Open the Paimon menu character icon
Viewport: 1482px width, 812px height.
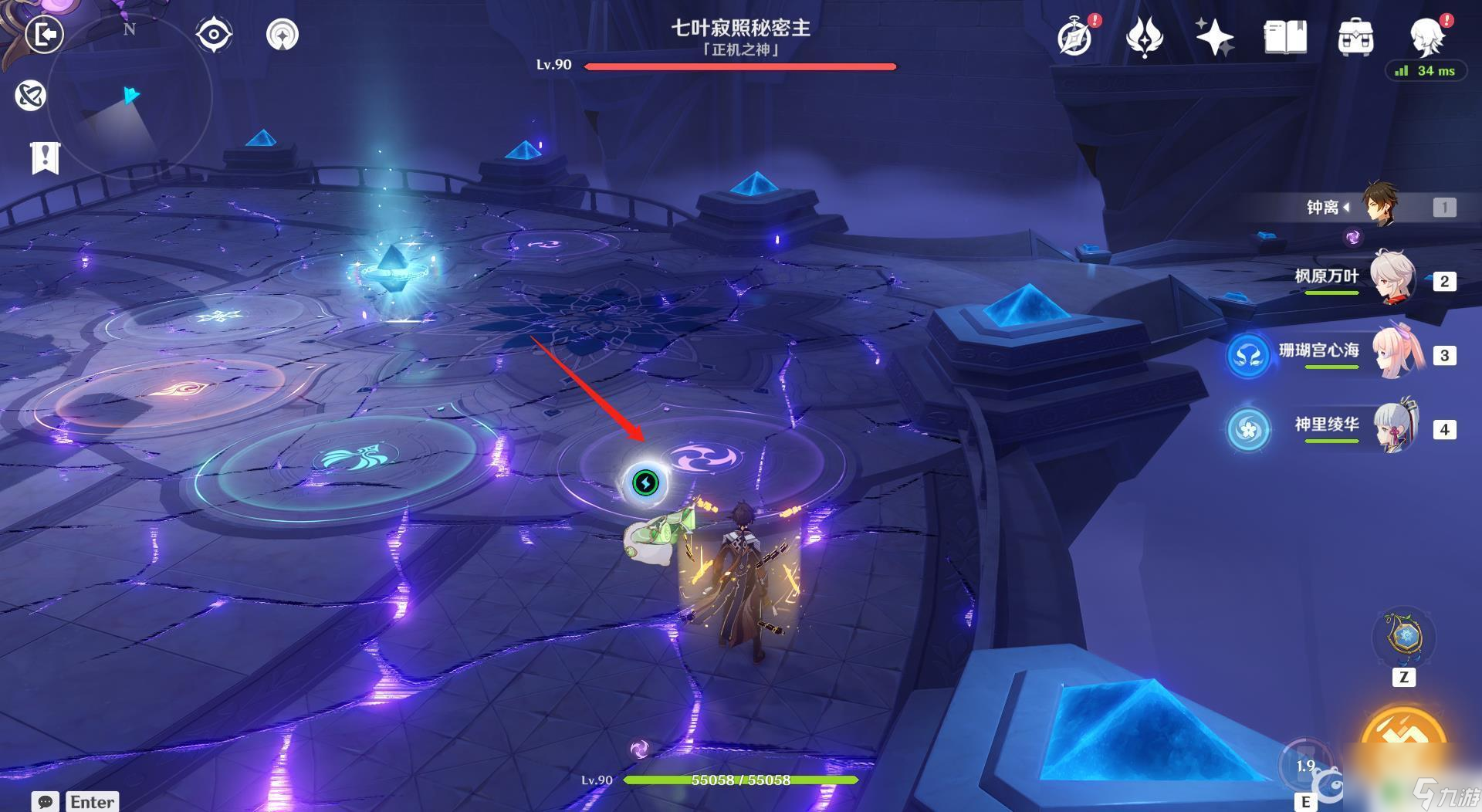[1426, 36]
